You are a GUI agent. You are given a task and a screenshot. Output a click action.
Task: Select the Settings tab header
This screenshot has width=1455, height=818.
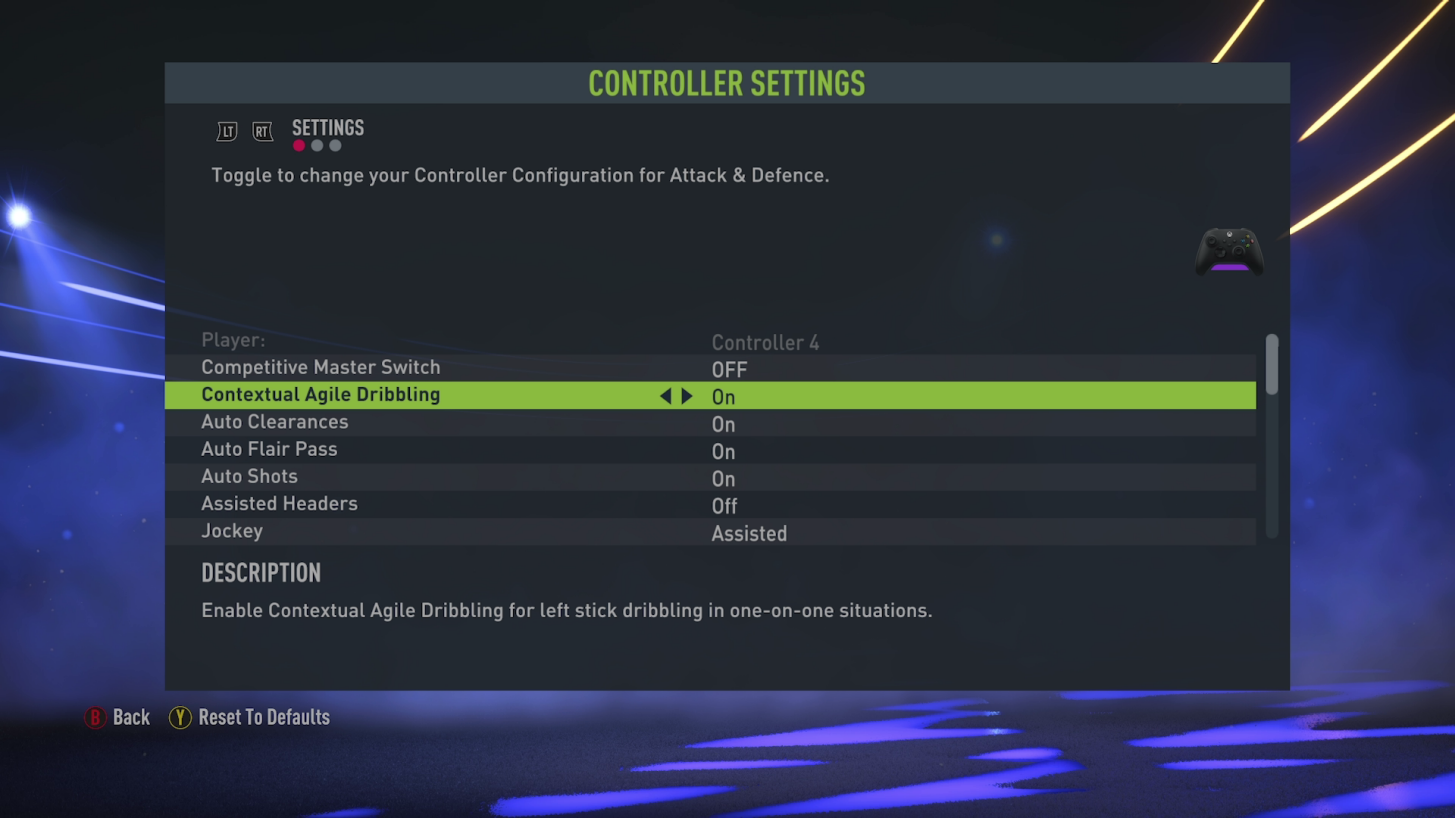327,127
